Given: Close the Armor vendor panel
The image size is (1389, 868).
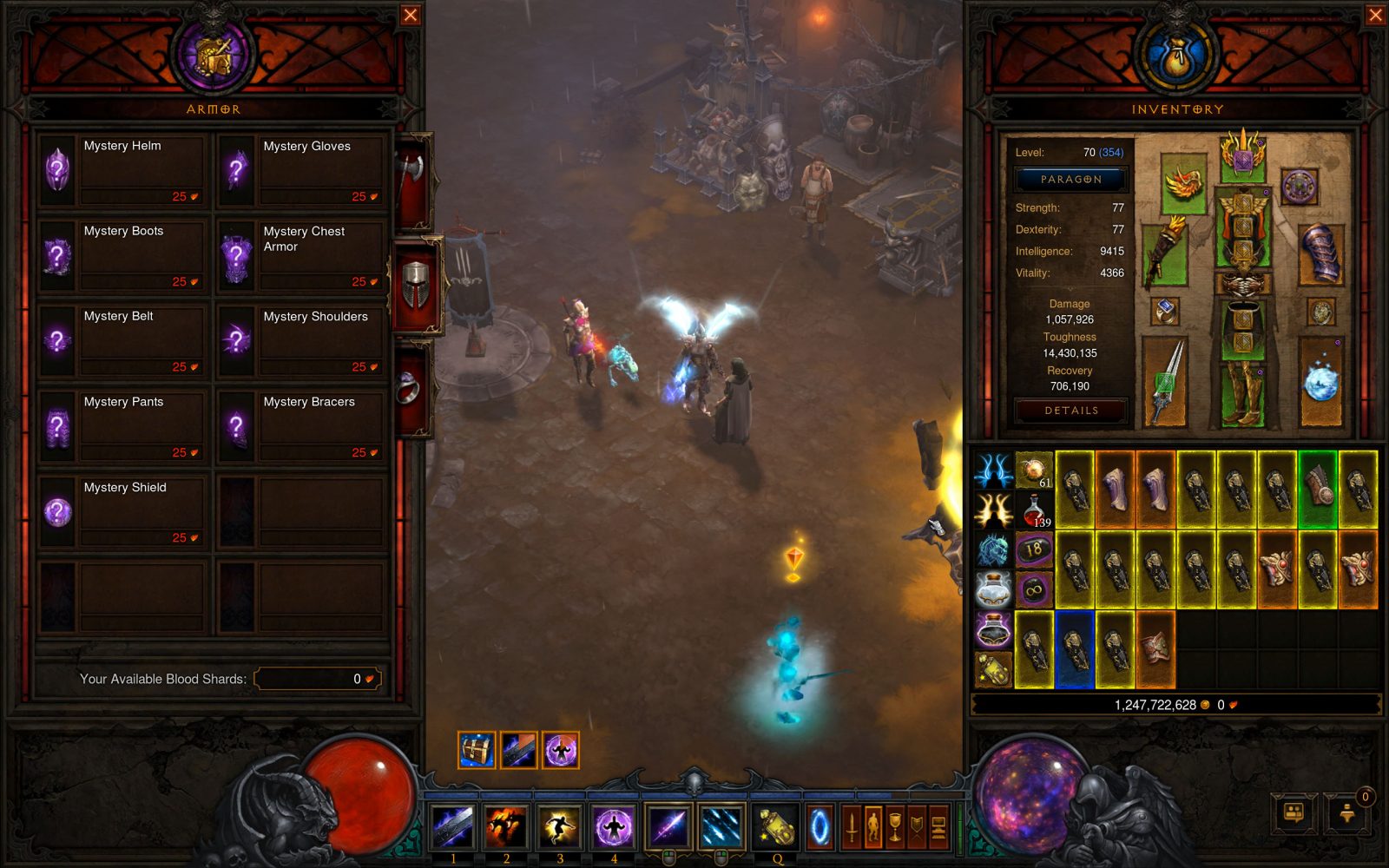Looking at the screenshot, I should coord(411,15).
